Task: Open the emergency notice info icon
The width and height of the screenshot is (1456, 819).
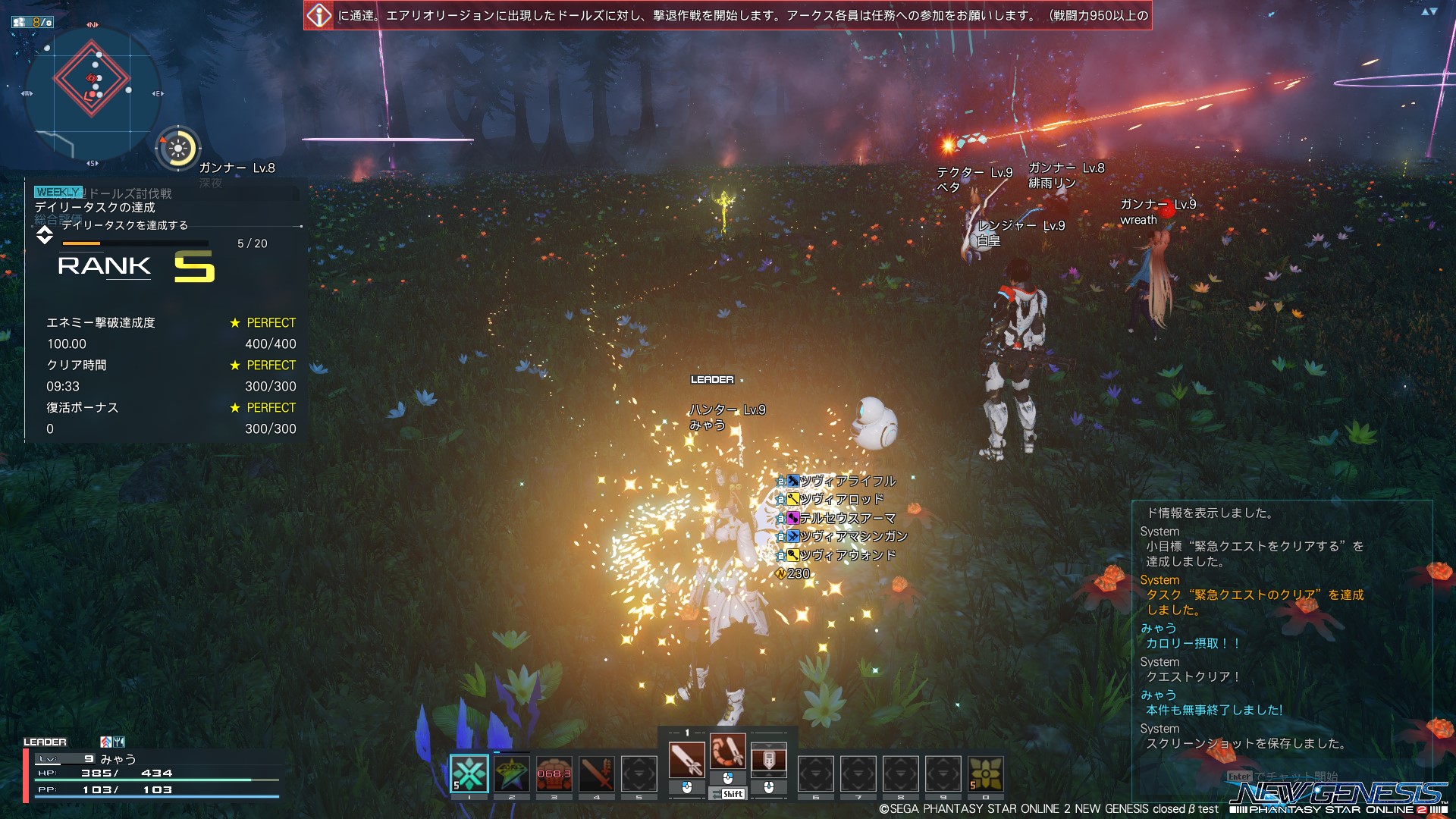Action: [319, 15]
